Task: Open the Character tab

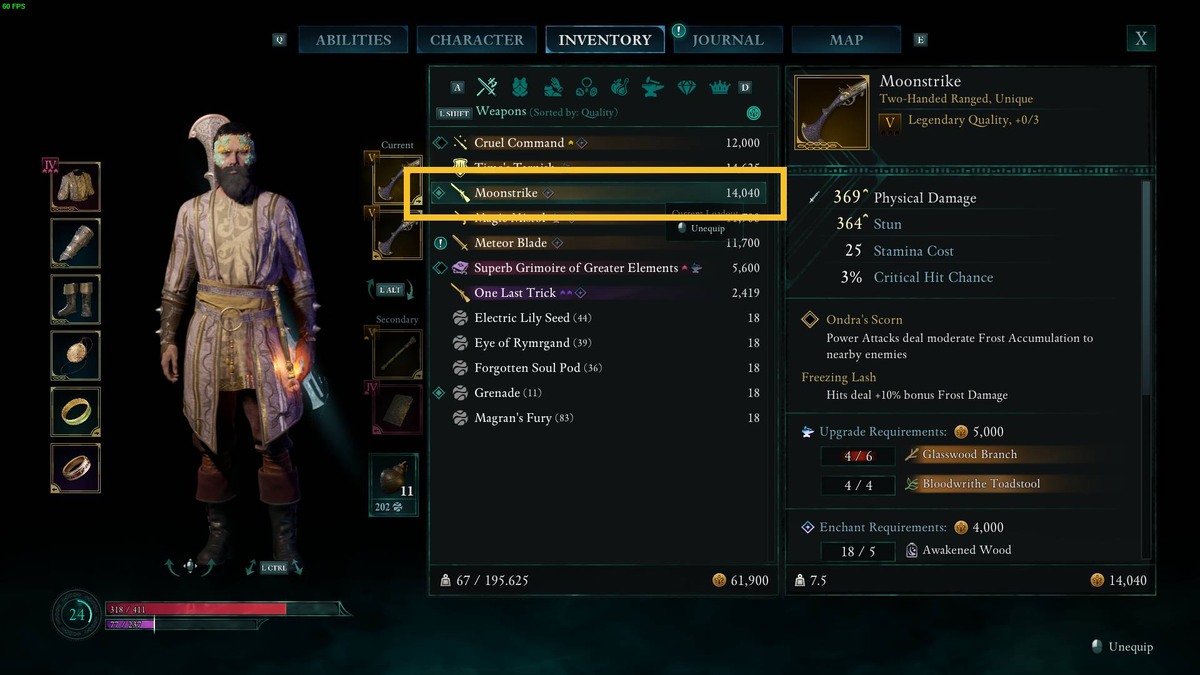Action: (x=476, y=40)
